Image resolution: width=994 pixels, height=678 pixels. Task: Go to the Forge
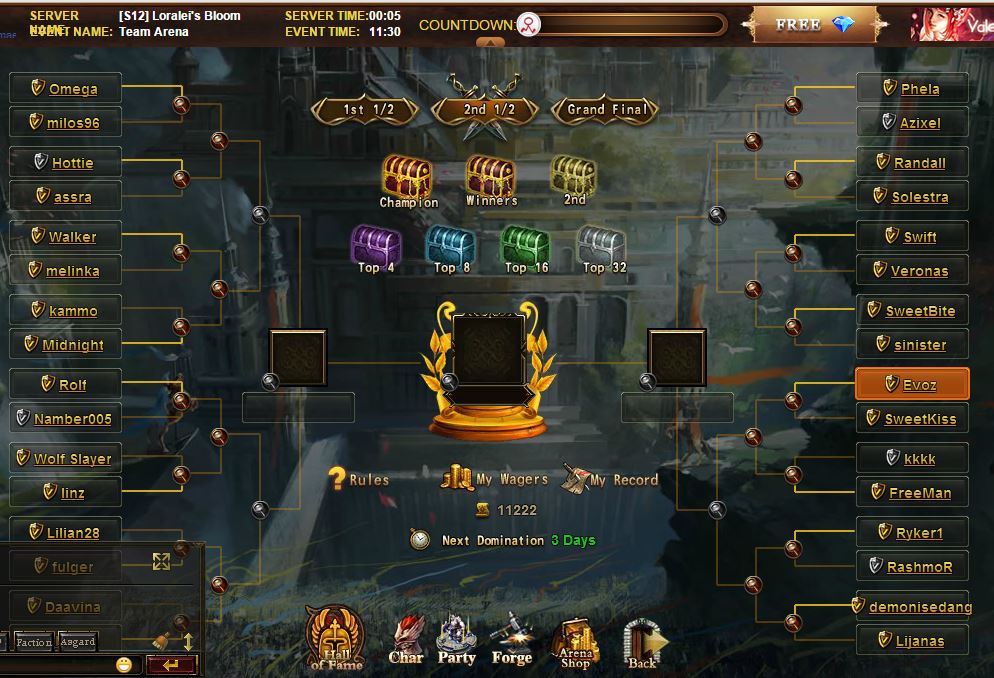tap(511, 641)
